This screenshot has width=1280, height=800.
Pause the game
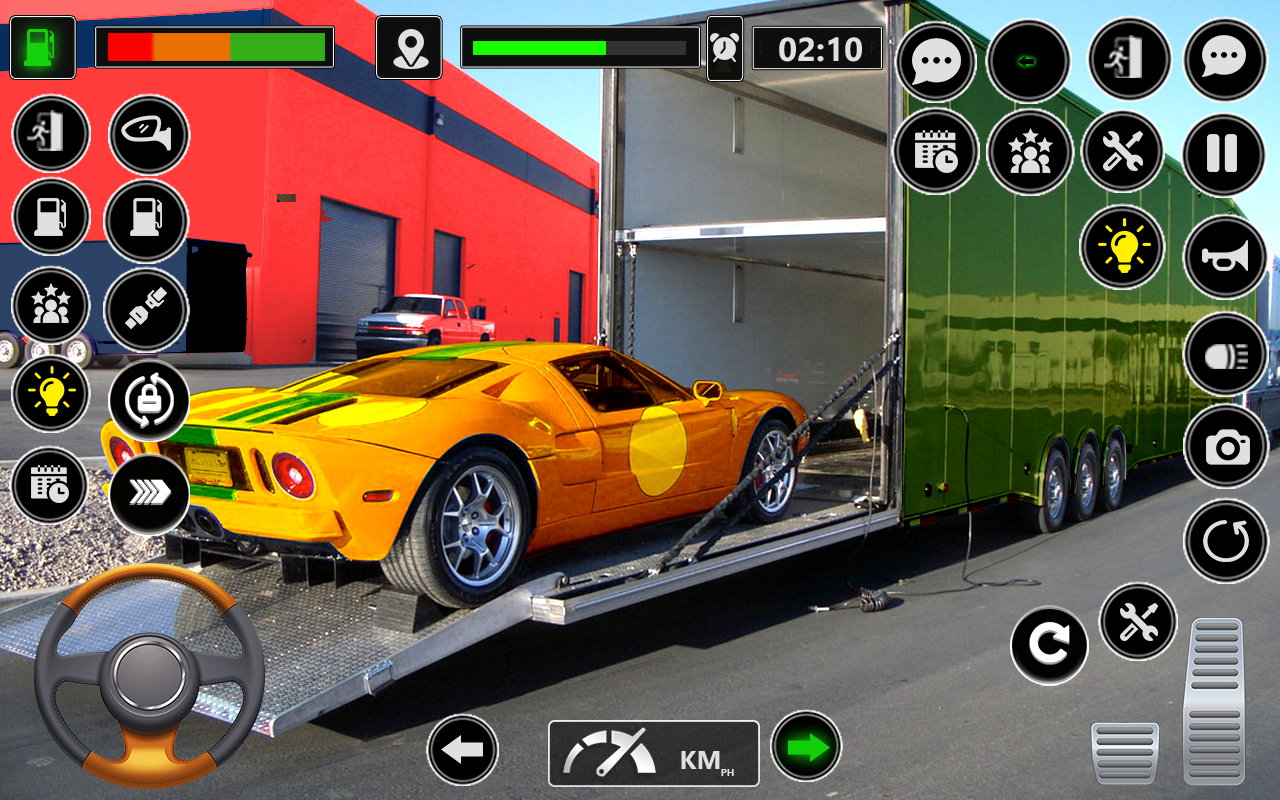tap(1223, 154)
